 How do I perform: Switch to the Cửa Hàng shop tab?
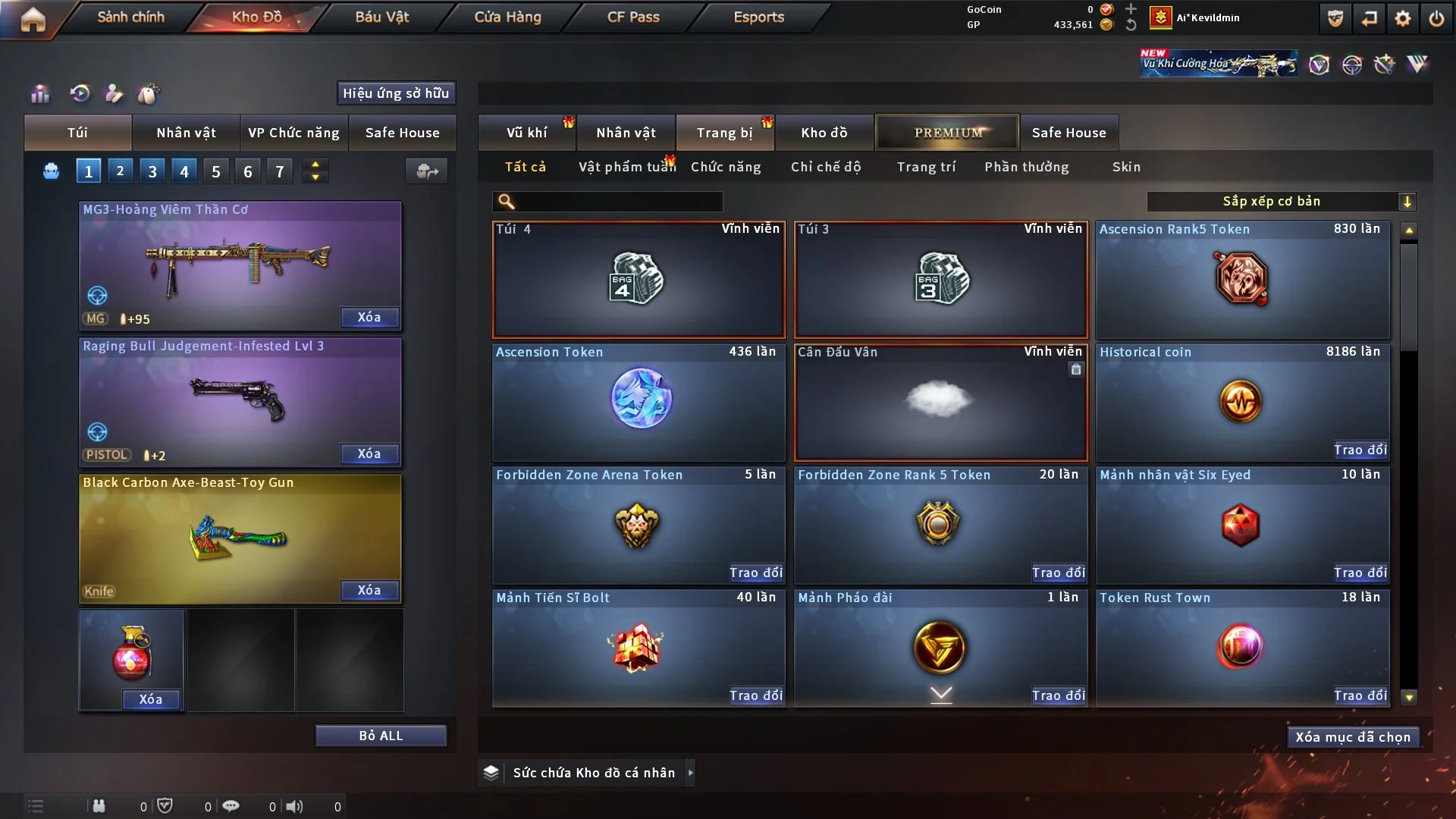(x=507, y=17)
